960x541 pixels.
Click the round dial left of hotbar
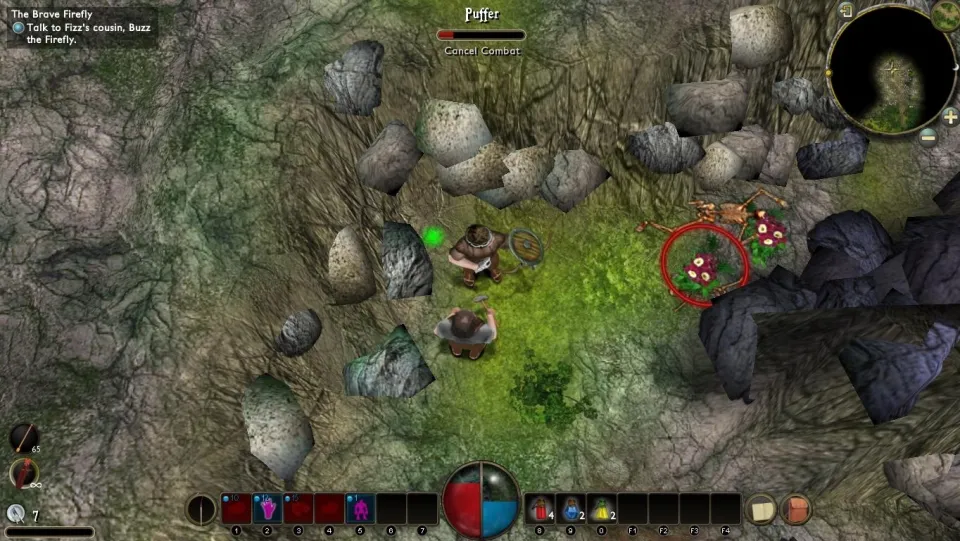[201, 509]
